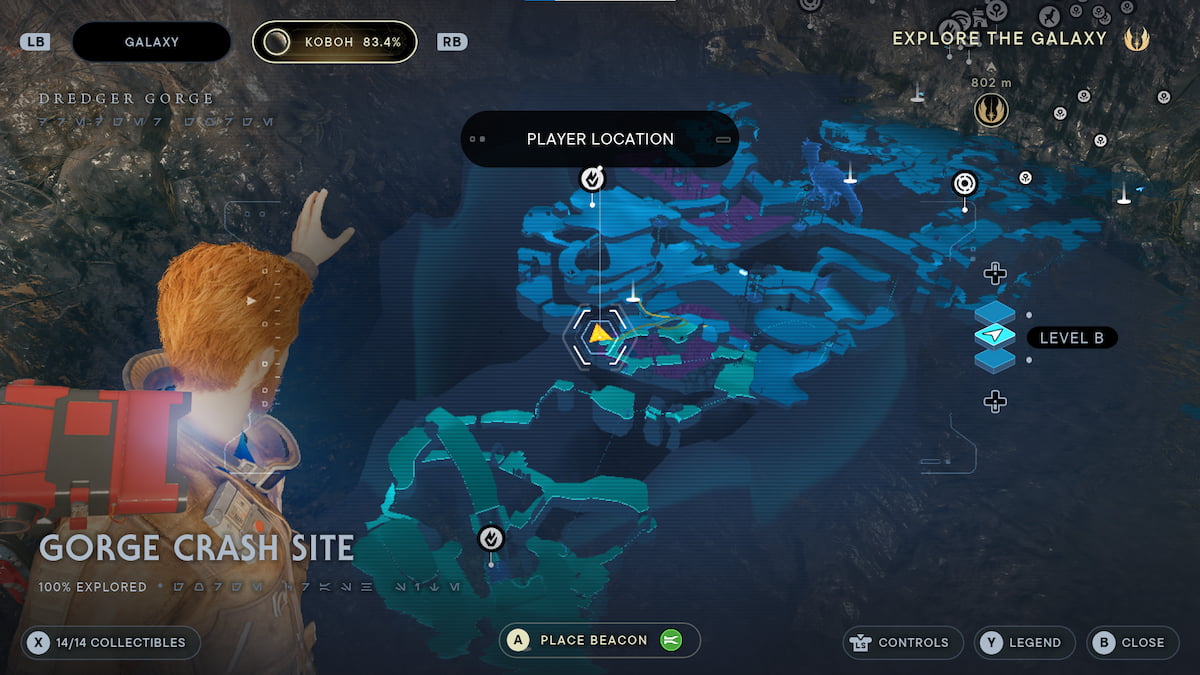This screenshot has width=1200, height=675.
Task: Collapse the Player Location tooltip
Action: point(723,139)
